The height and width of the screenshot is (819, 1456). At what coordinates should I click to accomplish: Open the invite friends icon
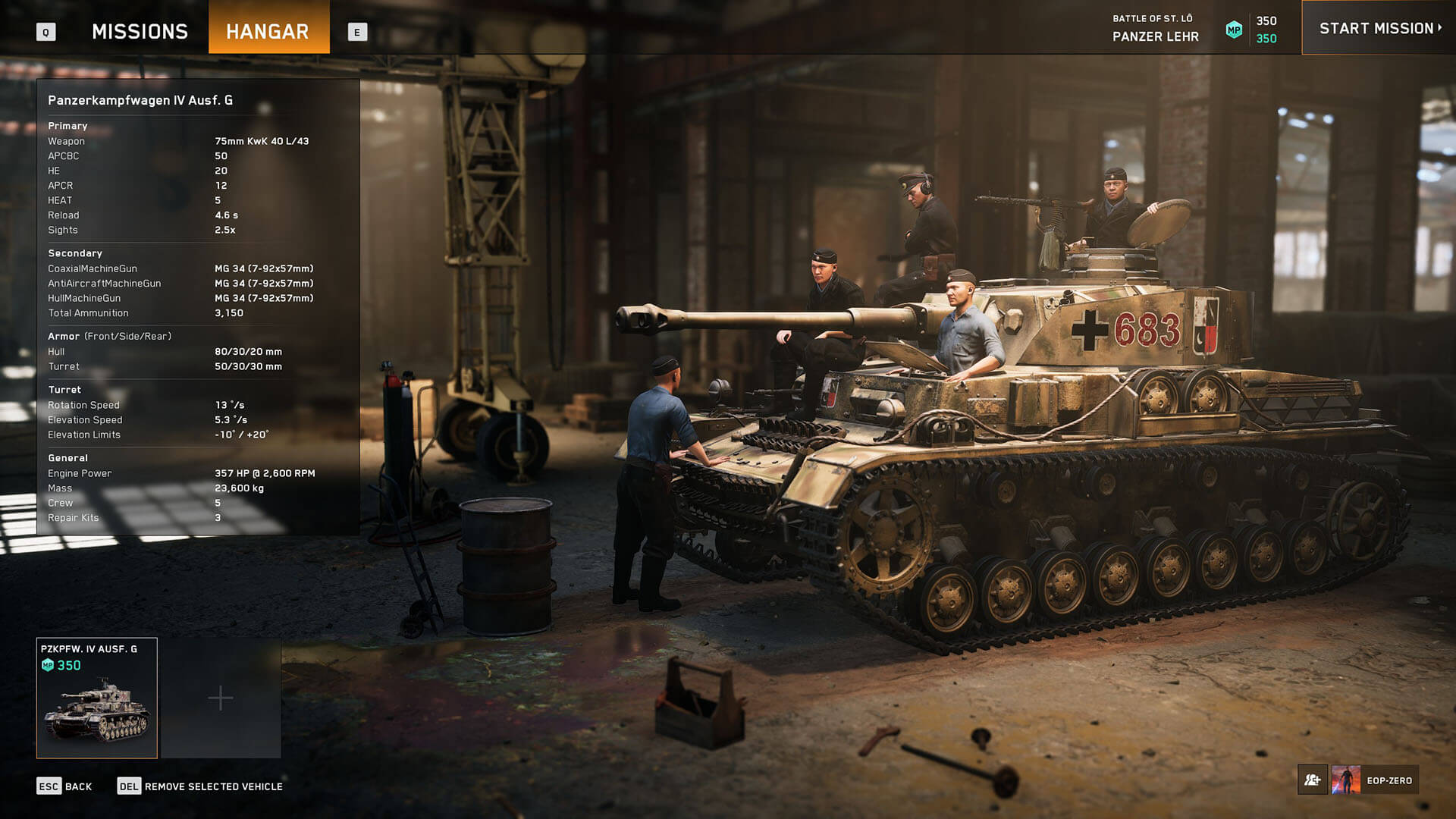(x=1313, y=780)
